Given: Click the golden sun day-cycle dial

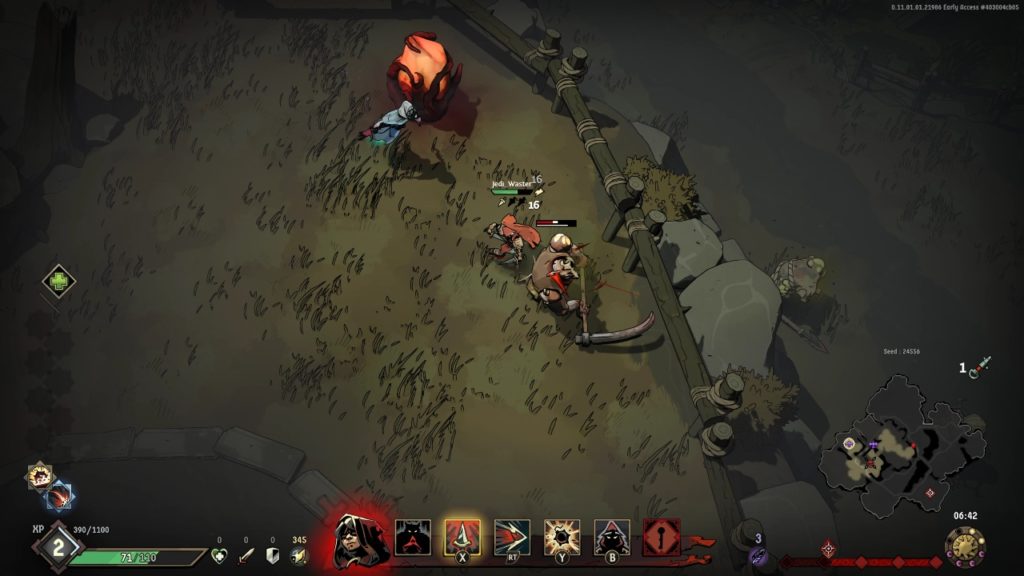Looking at the screenshot, I should point(964,547).
